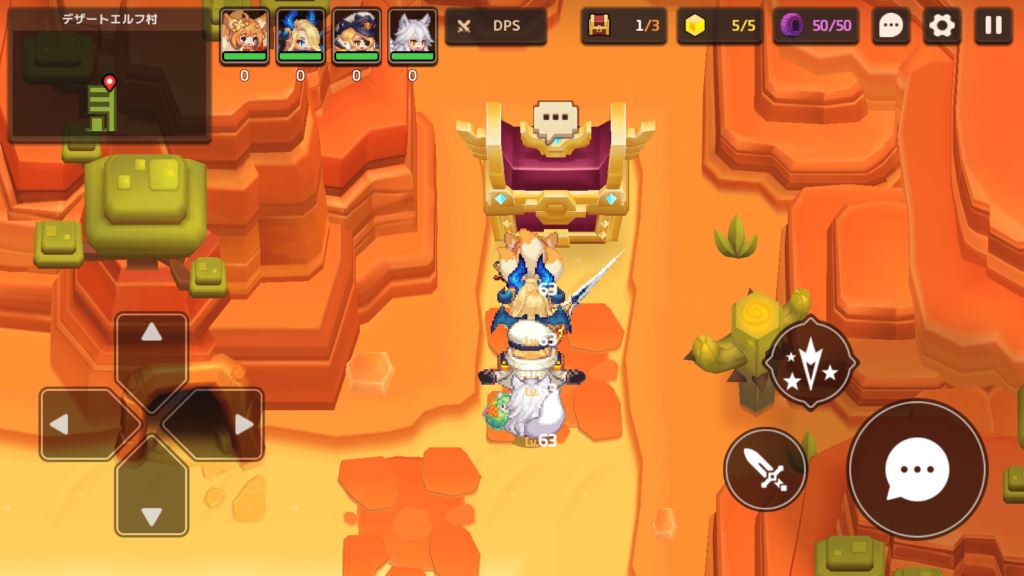Open the desert village minimap
1024x576 pixels.
pos(109,76)
